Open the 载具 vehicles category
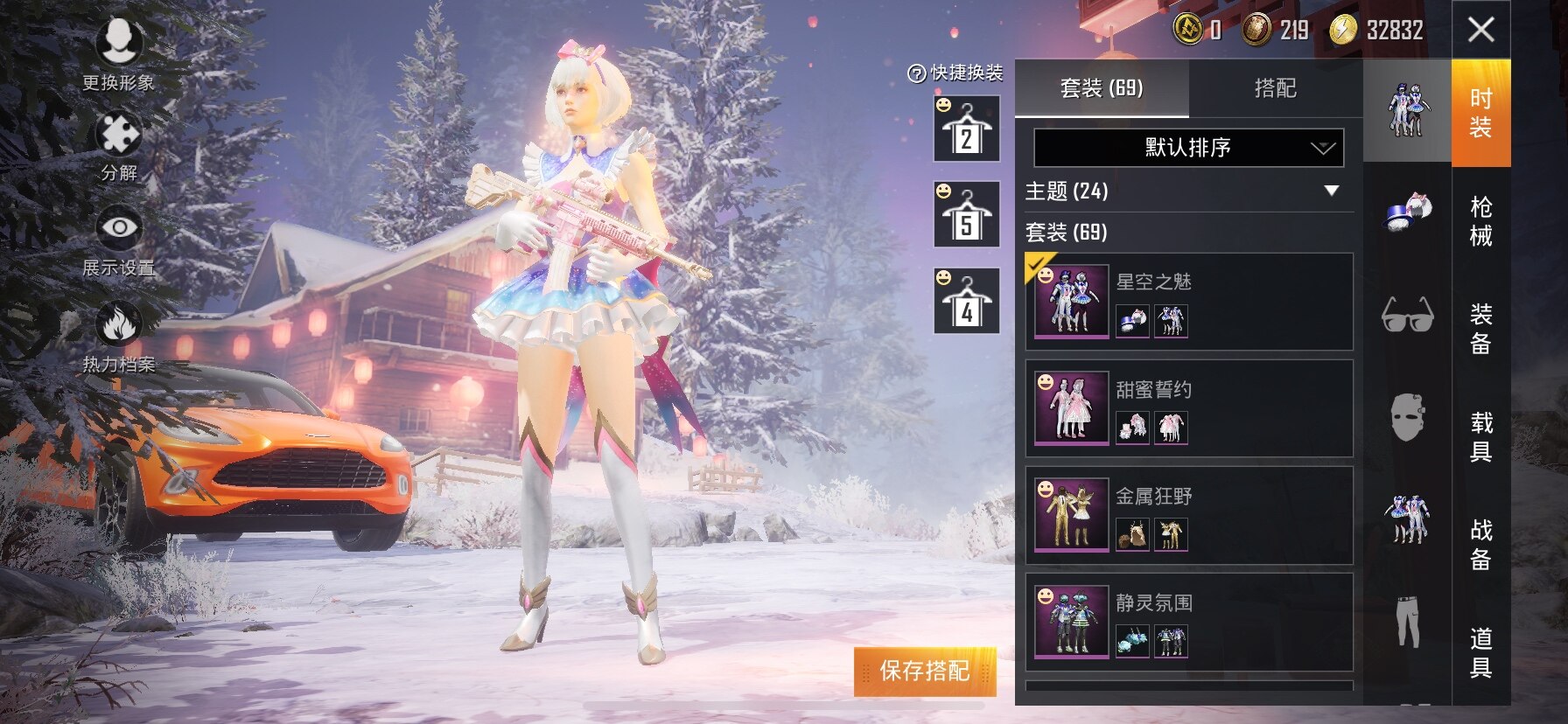 pyautogui.click(x=1480, y=436)
